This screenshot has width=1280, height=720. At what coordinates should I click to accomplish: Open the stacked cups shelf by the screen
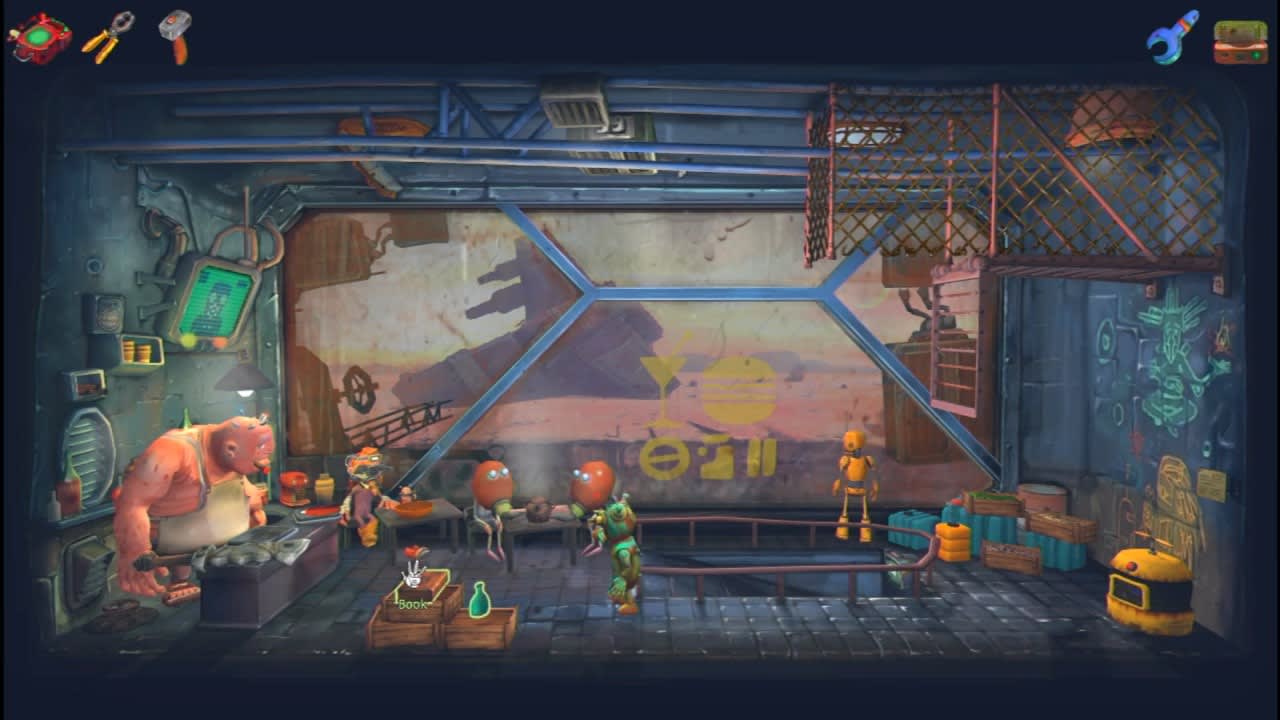tap(142, 350)
